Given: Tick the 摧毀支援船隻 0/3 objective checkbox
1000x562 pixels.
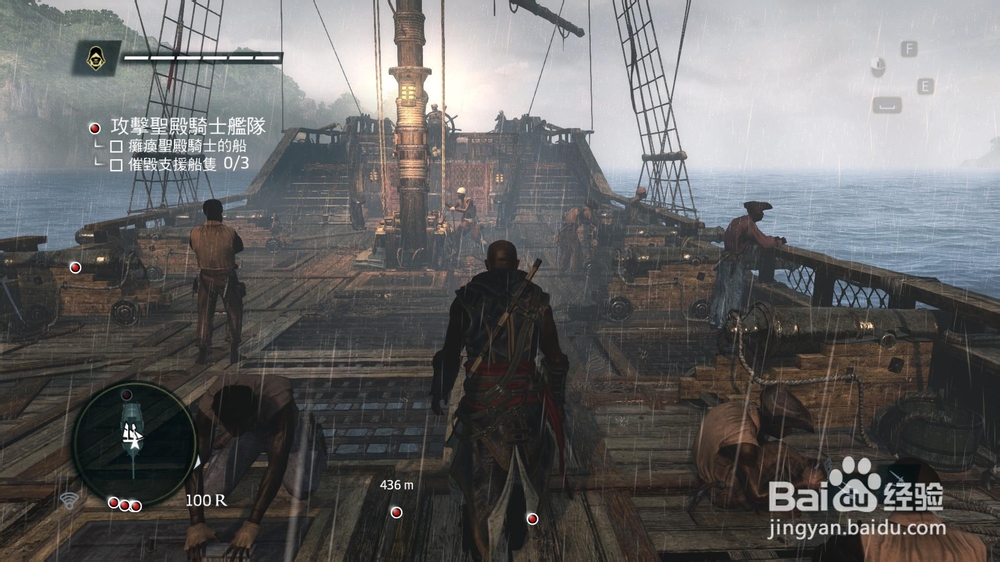Looking at the screenshot, I should tap(116, 164).
